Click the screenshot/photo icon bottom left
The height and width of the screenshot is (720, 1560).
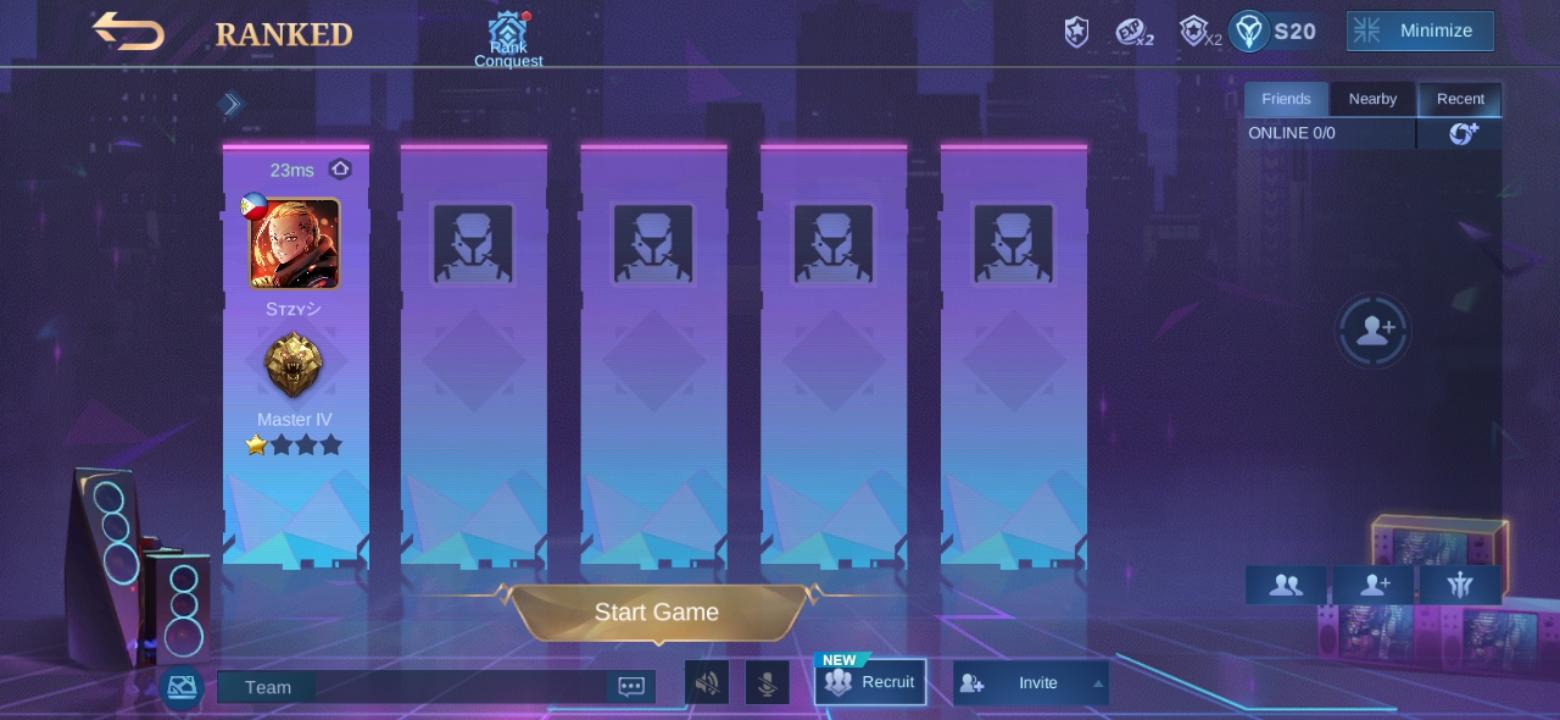pos(181,687)
